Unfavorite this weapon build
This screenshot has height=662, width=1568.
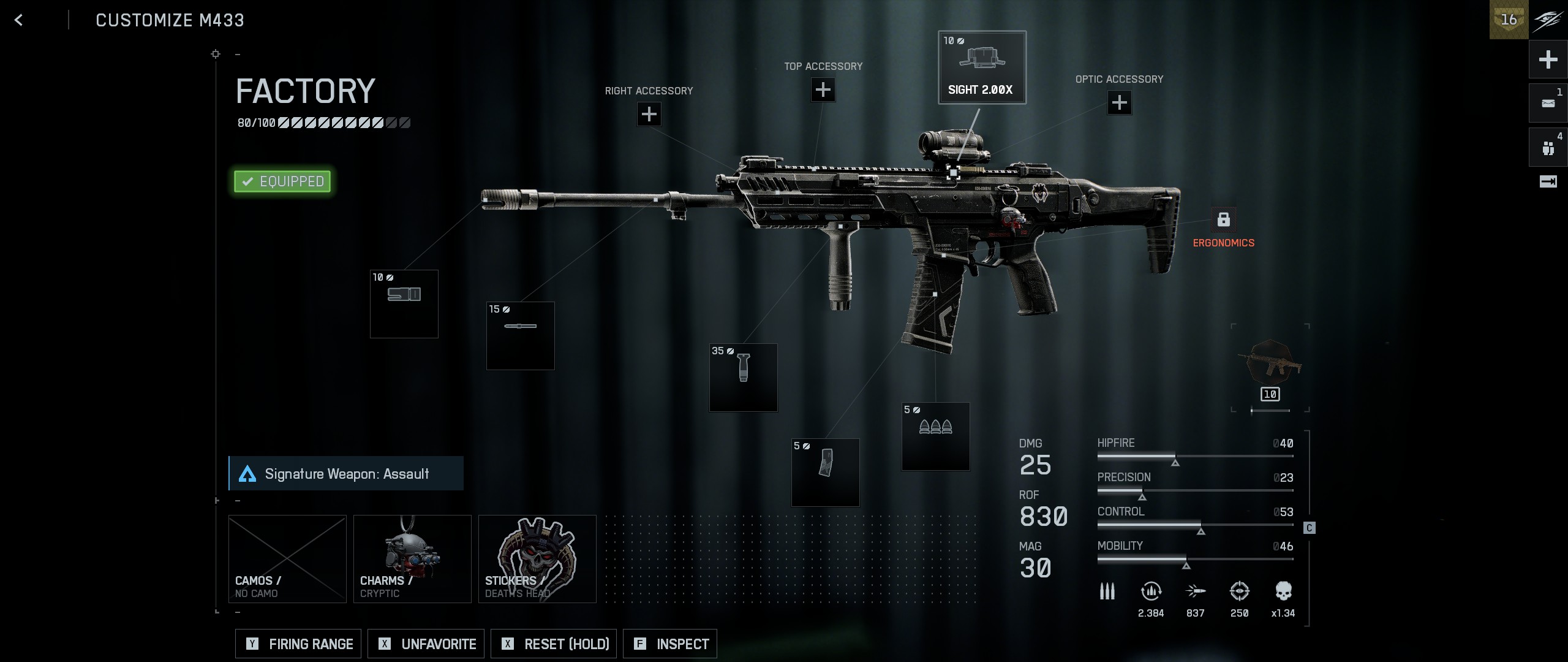pos(426,644)
